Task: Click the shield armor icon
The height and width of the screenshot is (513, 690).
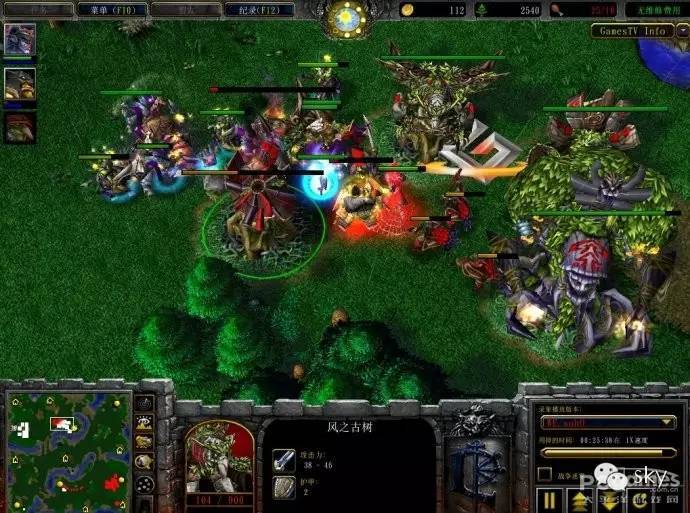Action: click(283, 487)
